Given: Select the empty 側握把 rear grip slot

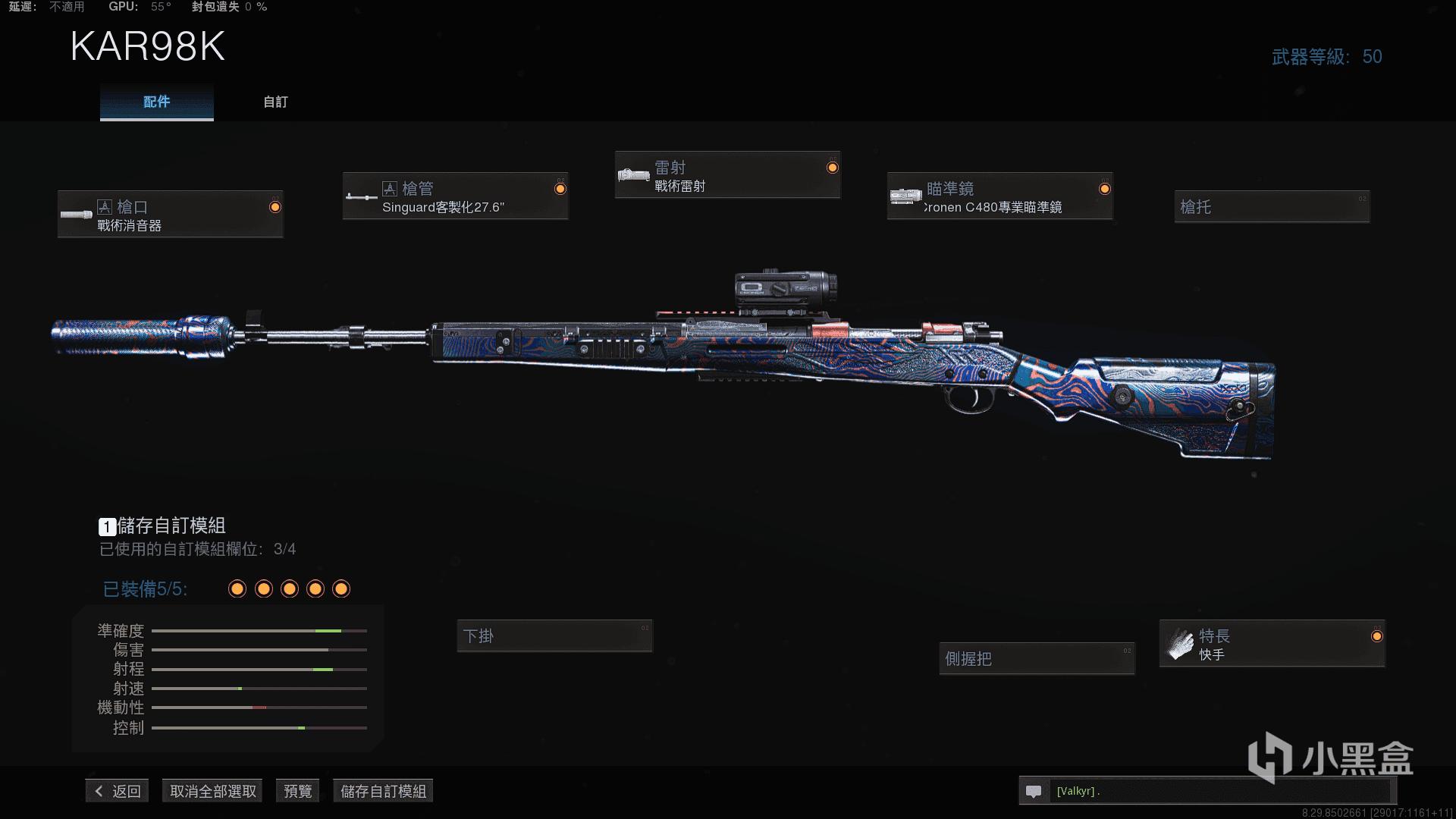Looking at the screenshot, I should 1037,658.
